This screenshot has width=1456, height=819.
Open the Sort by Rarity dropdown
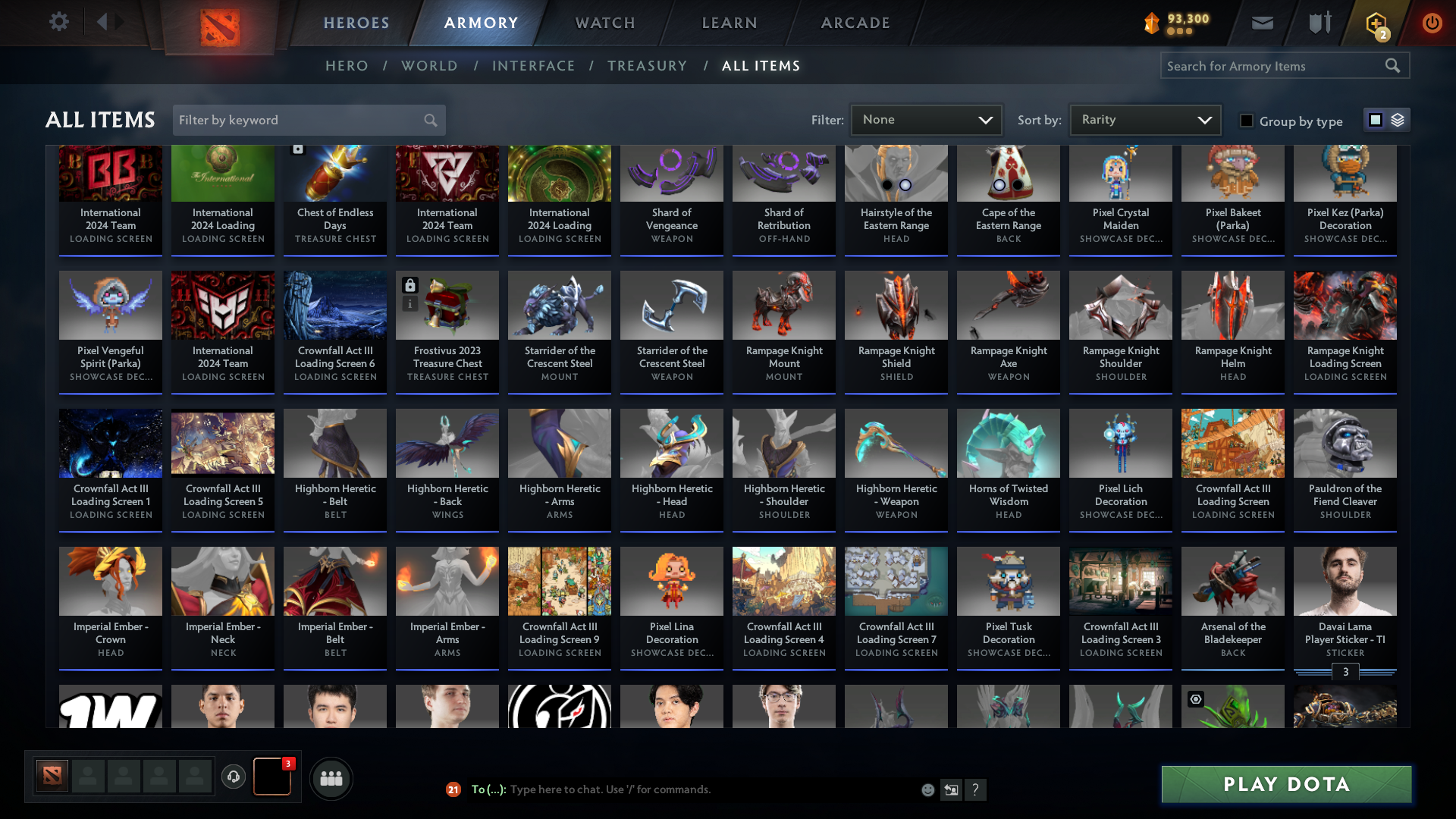pyautogui.click(x=1144, y=119)
